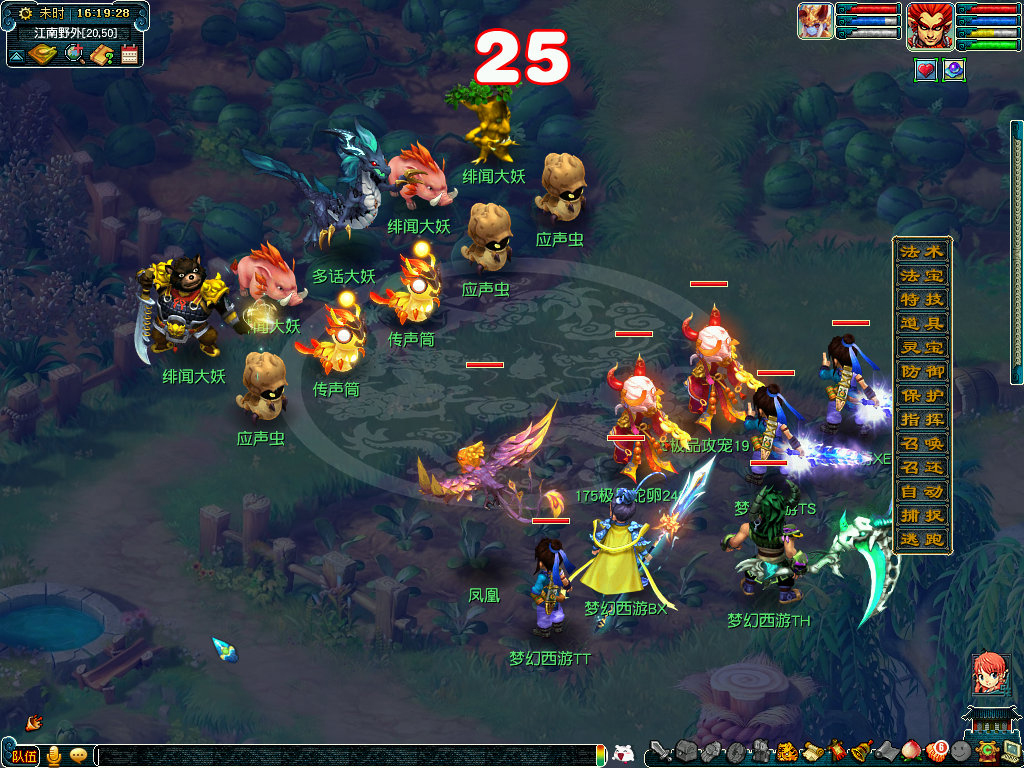Select 逃跑 to flee the battle
The height and width of the screenshot is (768, 1024).
pos(920,539)
